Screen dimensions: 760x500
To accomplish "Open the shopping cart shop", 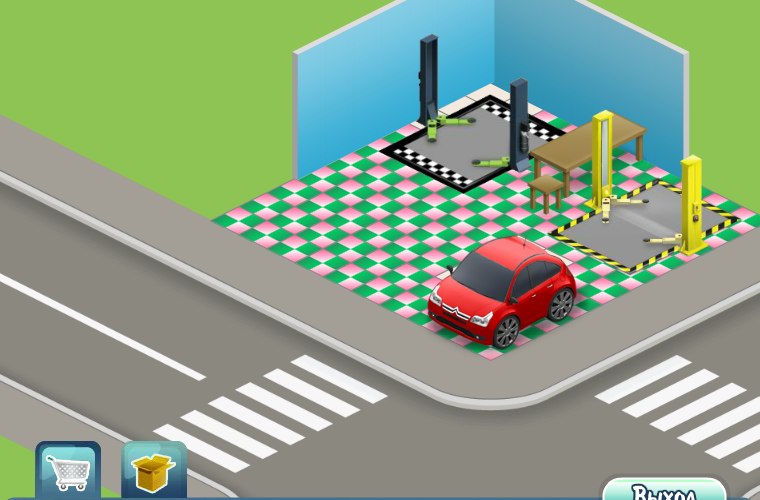I will tap(68, 471).
